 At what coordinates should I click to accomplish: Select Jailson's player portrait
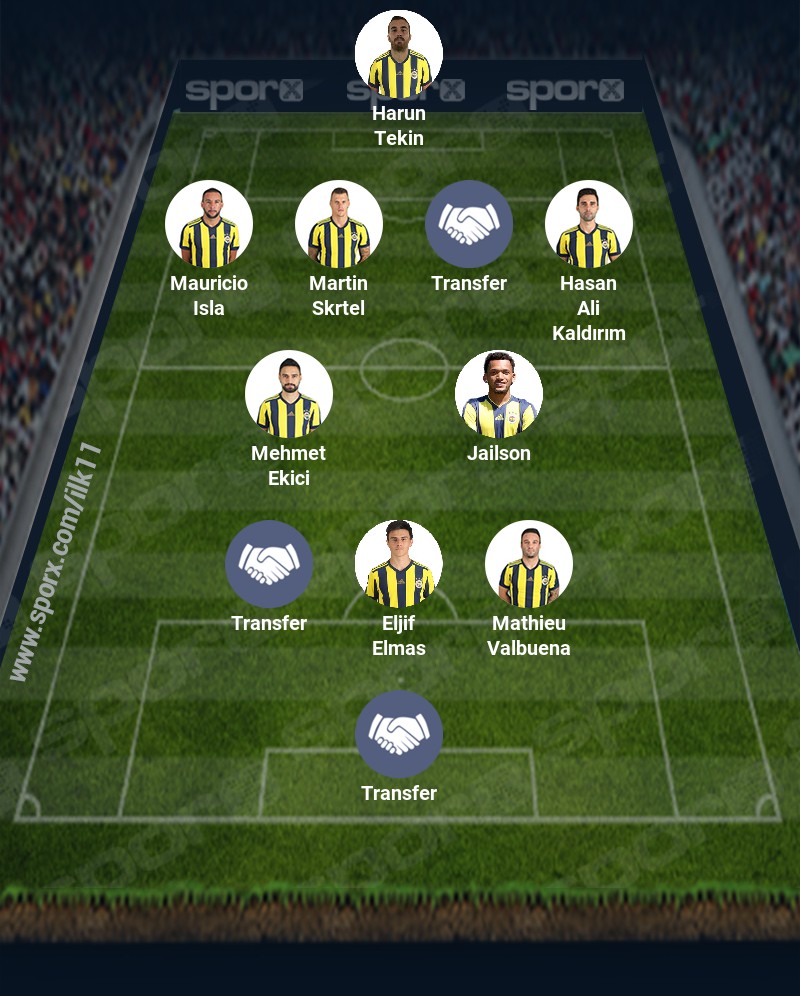499,394
